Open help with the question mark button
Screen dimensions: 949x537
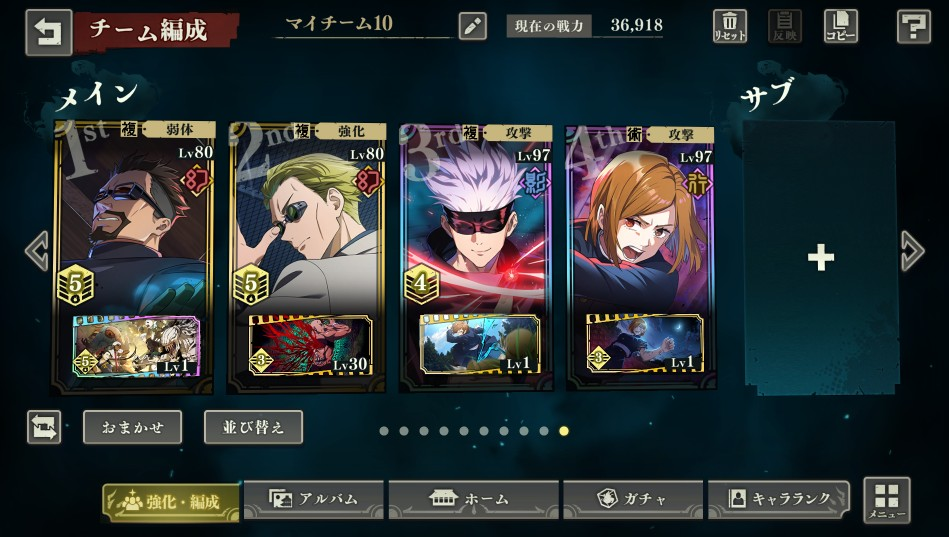[x=914, y=27]
